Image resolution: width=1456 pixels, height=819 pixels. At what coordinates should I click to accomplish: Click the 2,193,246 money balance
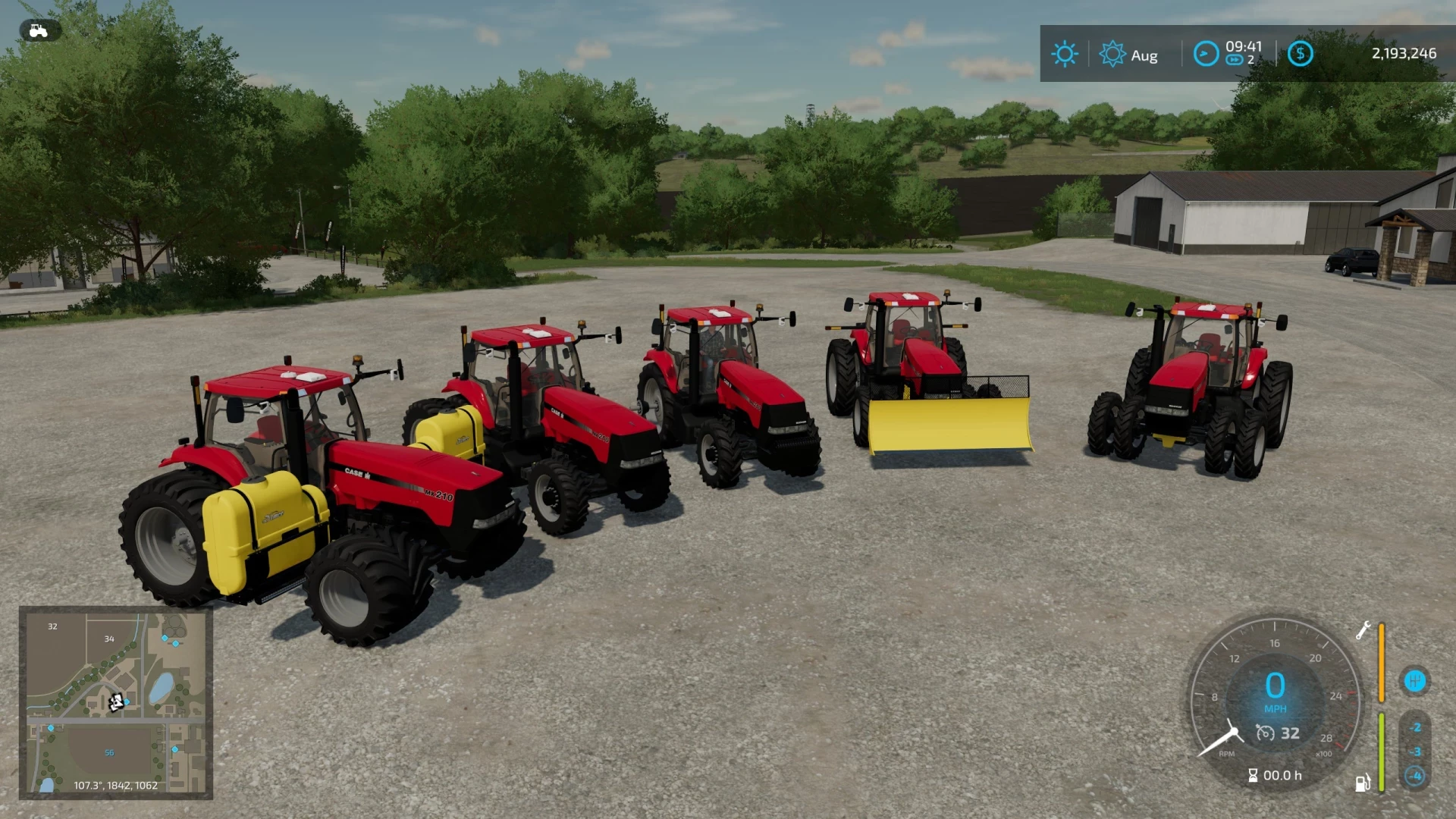tap(1406, 53)
